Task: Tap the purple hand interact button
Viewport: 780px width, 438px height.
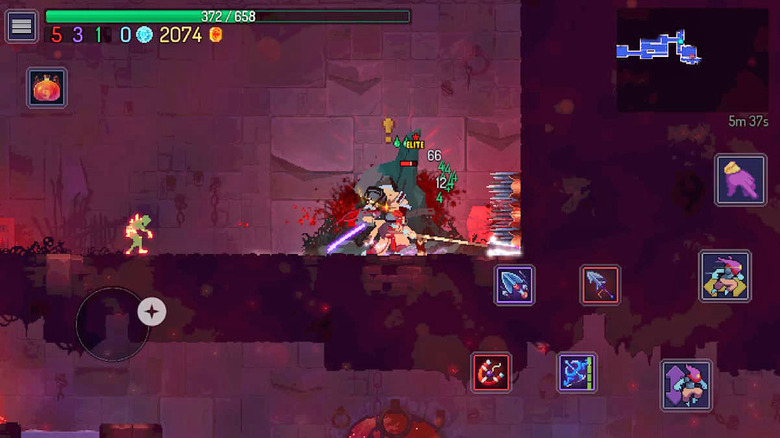Action: 740,180
